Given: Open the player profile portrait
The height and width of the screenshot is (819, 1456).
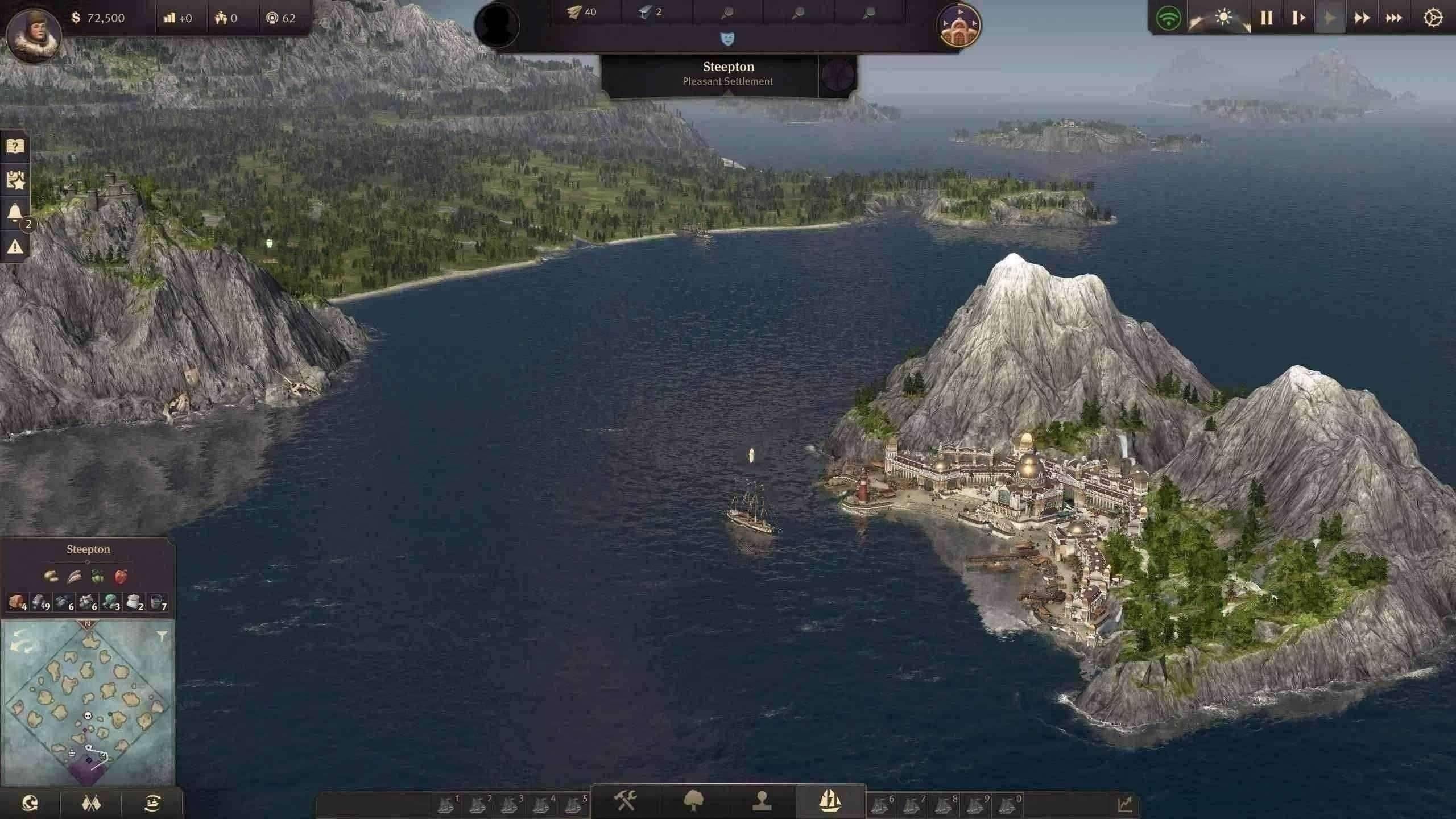Looking at the screenshot, I should [33, 33].
